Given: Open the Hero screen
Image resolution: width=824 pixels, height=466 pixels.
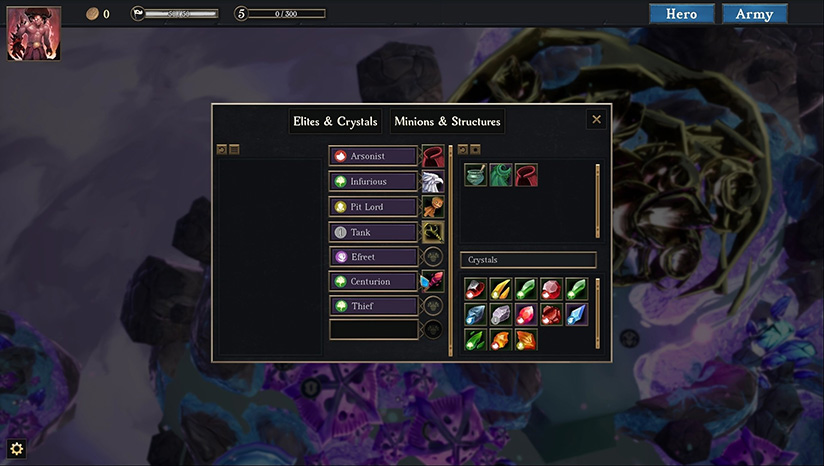Looking at the screenshot, I should (x=681, y=14).
